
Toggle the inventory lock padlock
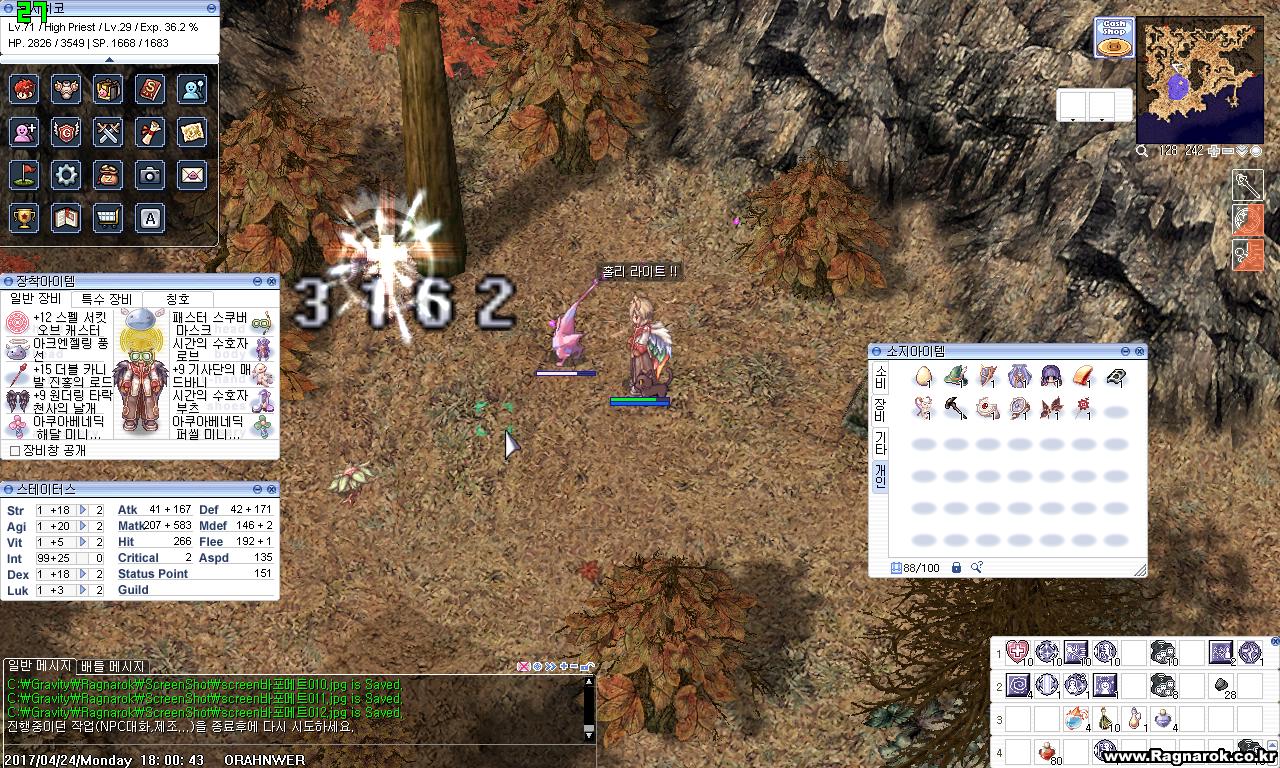click(x=956, y=567)
